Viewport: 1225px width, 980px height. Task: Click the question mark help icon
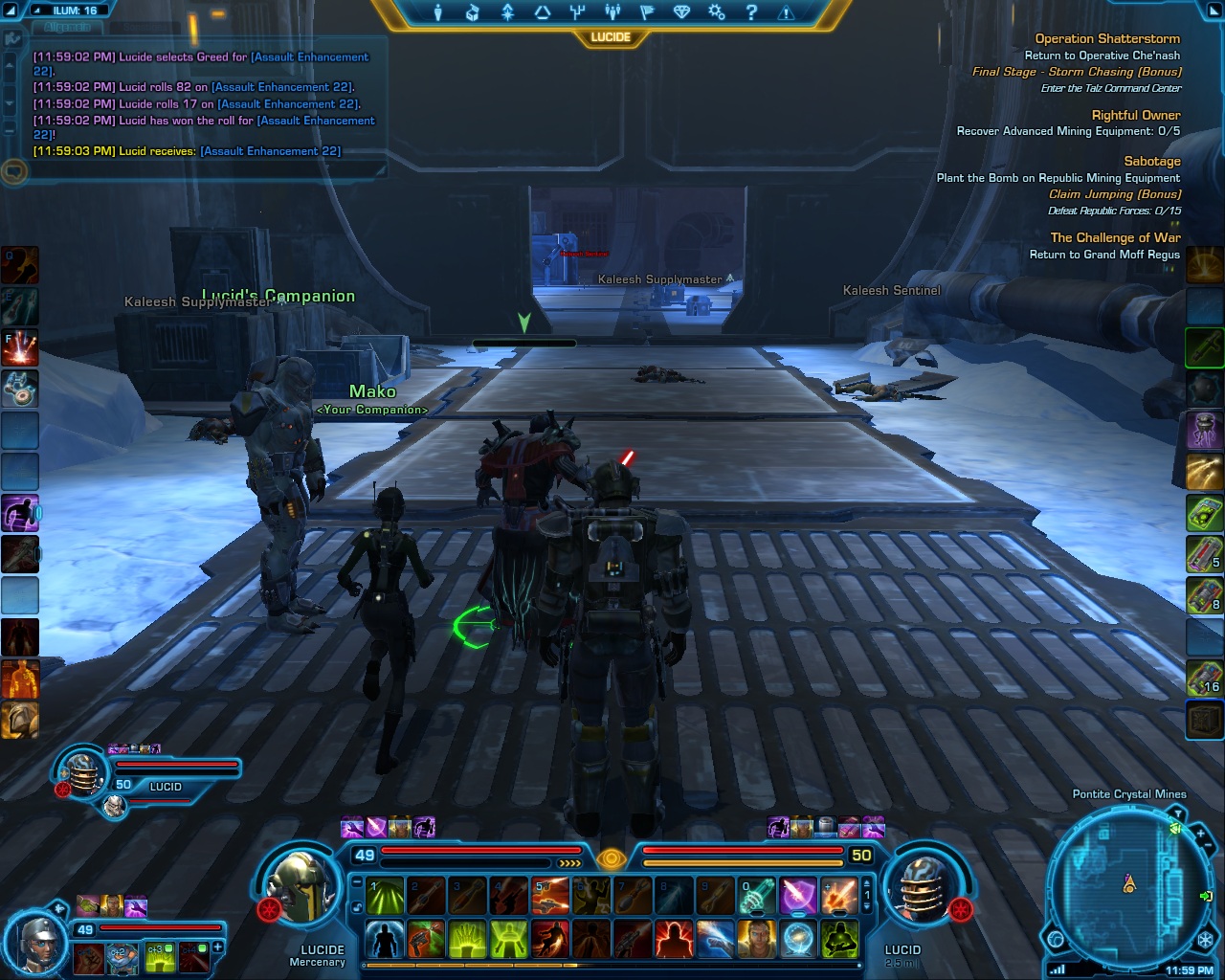click(751, 12)
